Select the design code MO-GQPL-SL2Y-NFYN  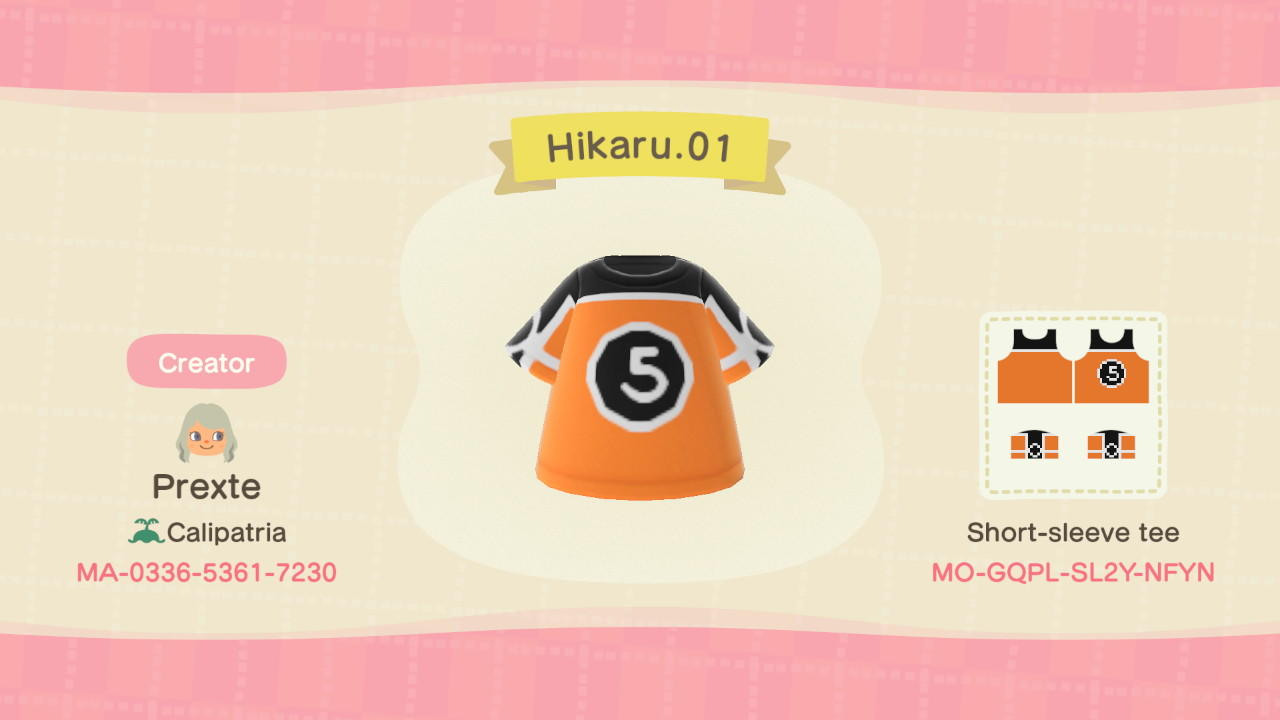[1073, 572]
